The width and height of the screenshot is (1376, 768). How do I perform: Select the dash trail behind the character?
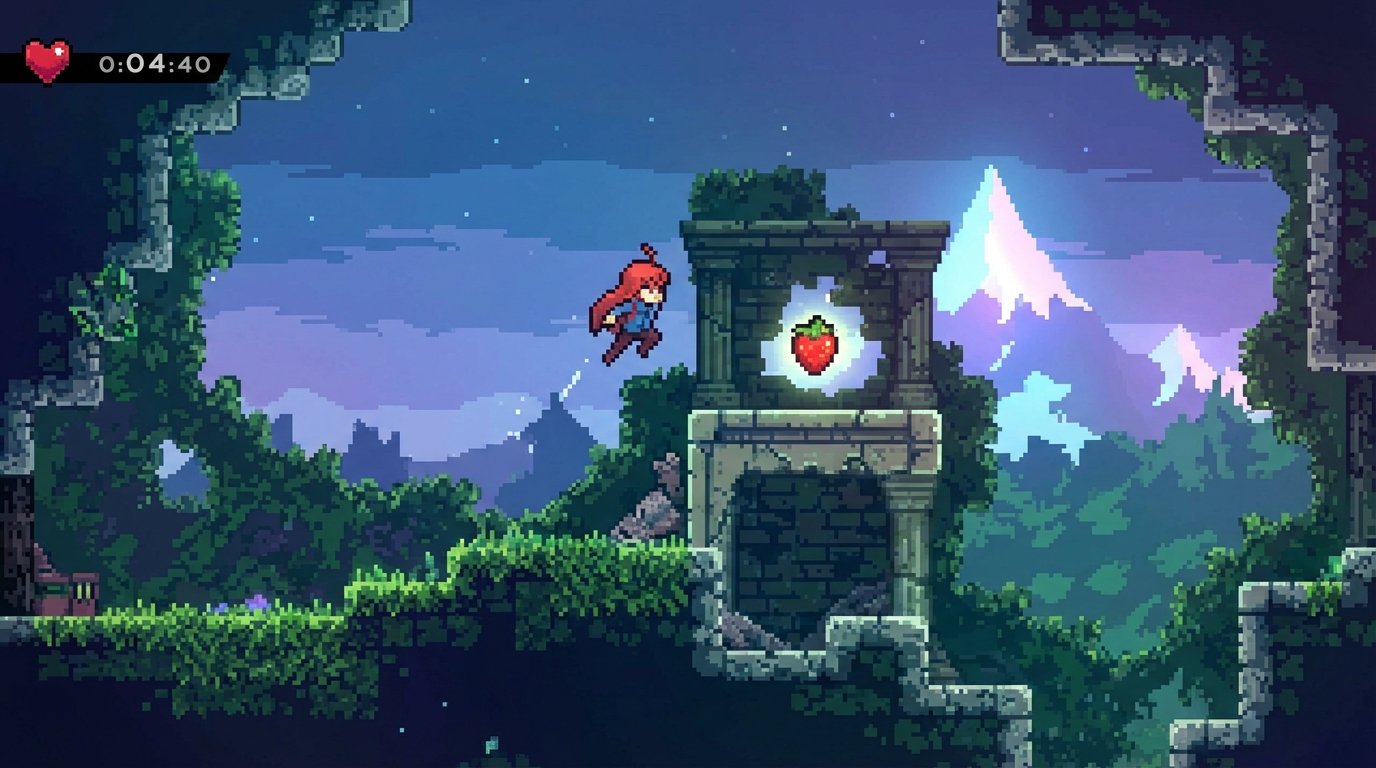pos(570,385)
